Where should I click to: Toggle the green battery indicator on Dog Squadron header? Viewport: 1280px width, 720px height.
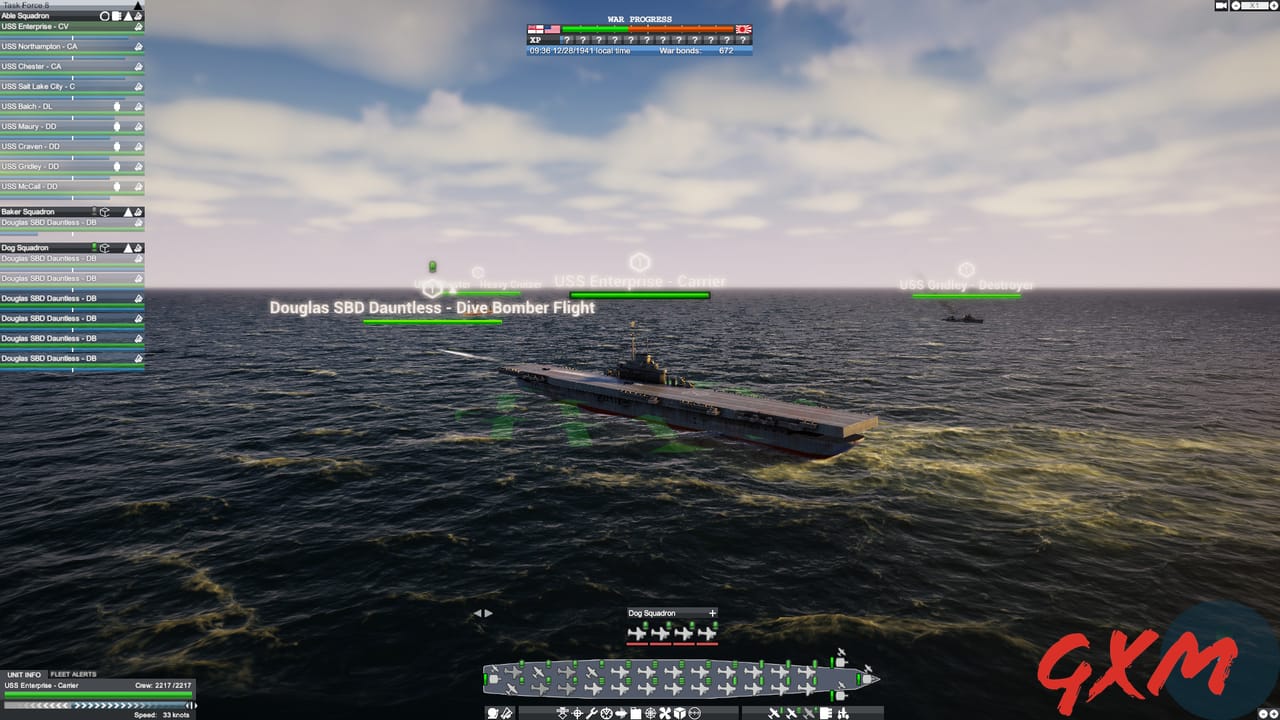coord(94,247)
